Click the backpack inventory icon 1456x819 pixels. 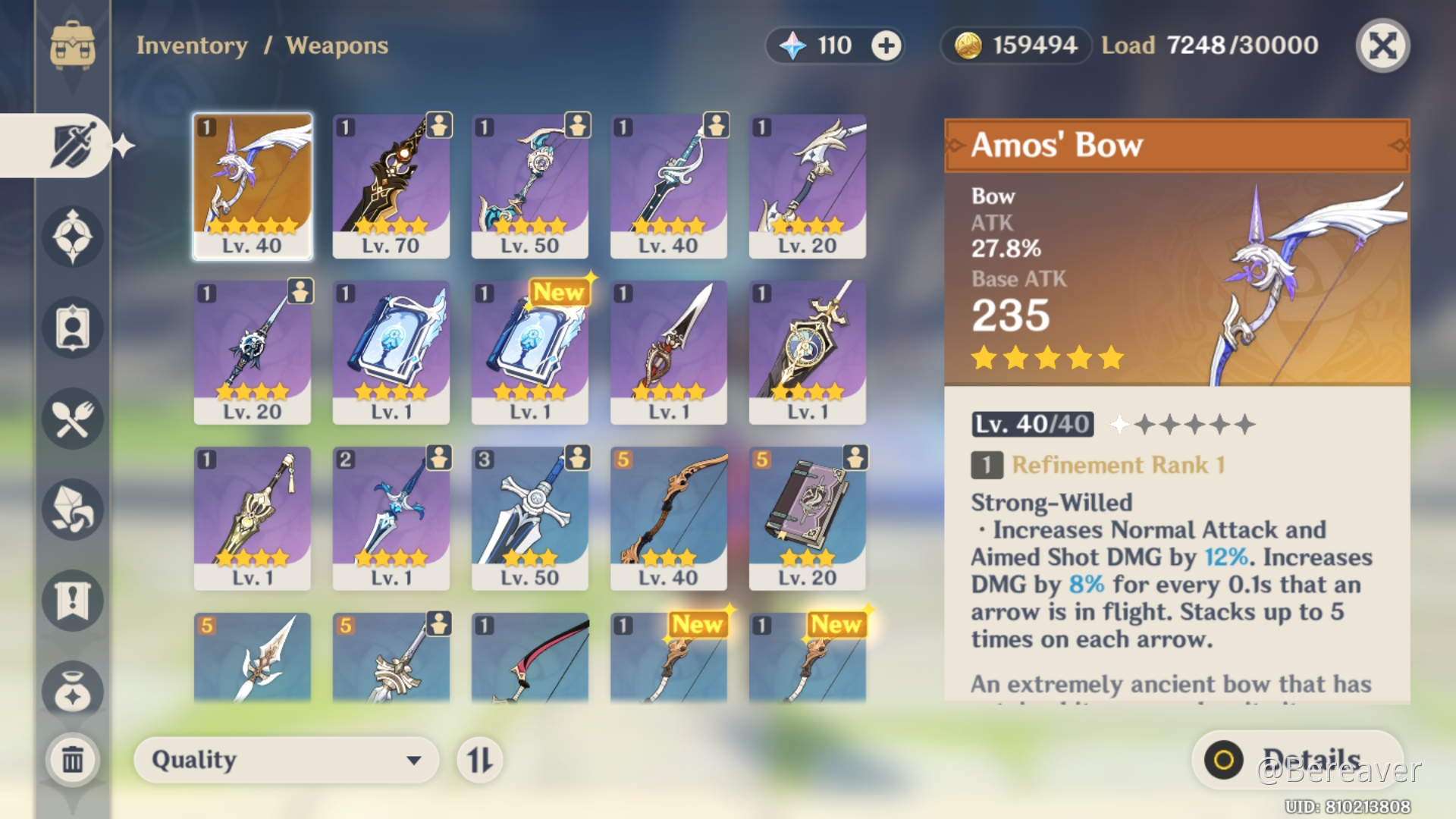[72, 45]
